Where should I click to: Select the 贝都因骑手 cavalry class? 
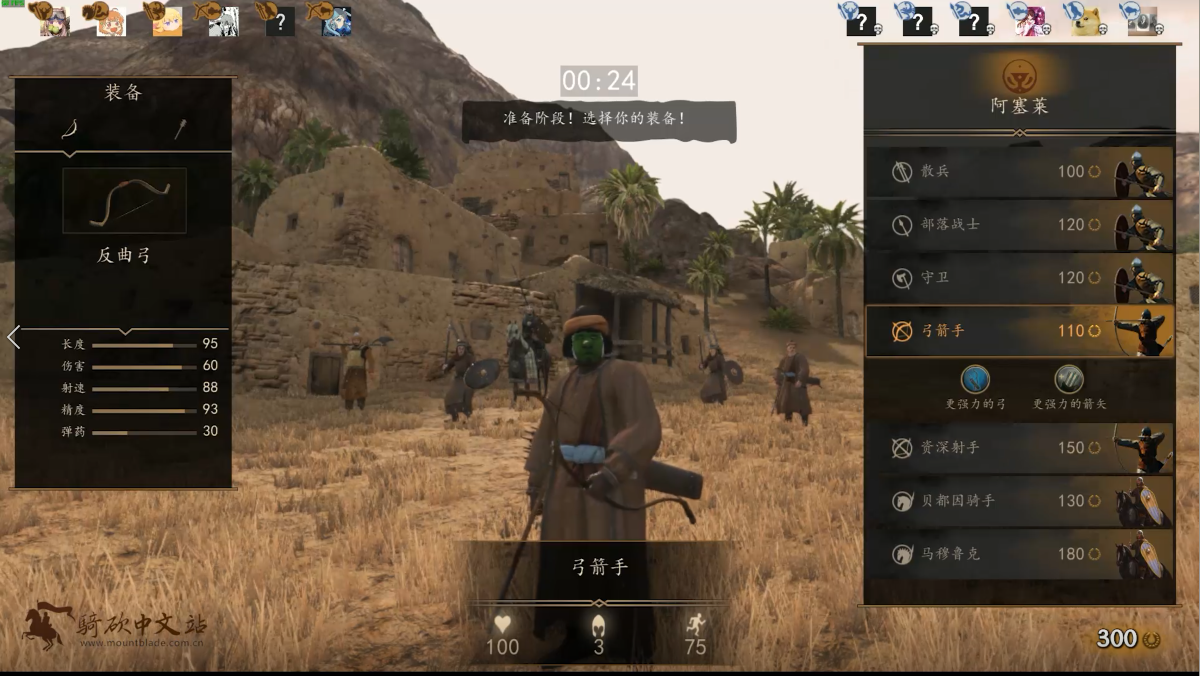[1018, 501]
